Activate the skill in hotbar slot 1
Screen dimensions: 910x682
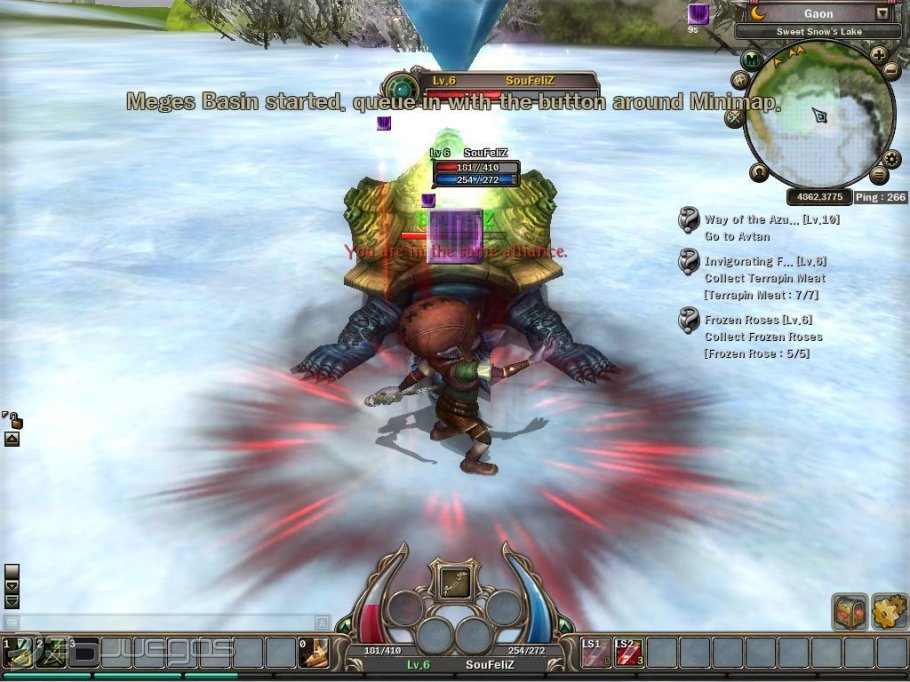17,652
